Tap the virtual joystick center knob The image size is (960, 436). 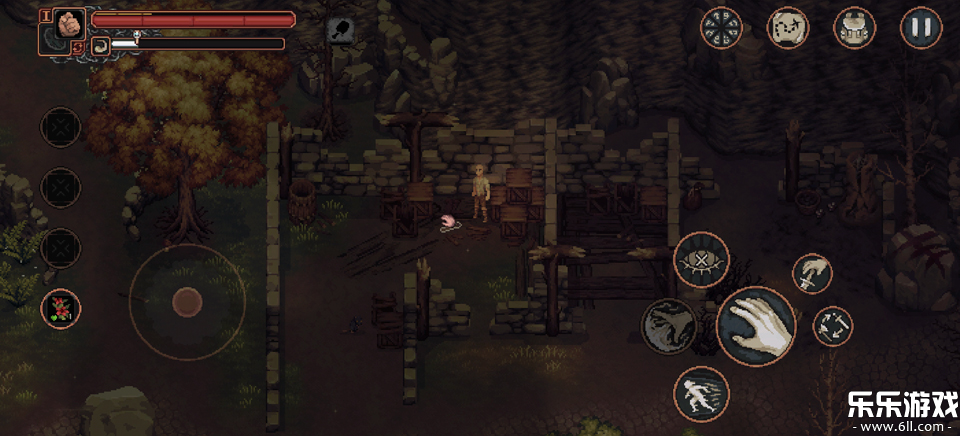[187, 301]
